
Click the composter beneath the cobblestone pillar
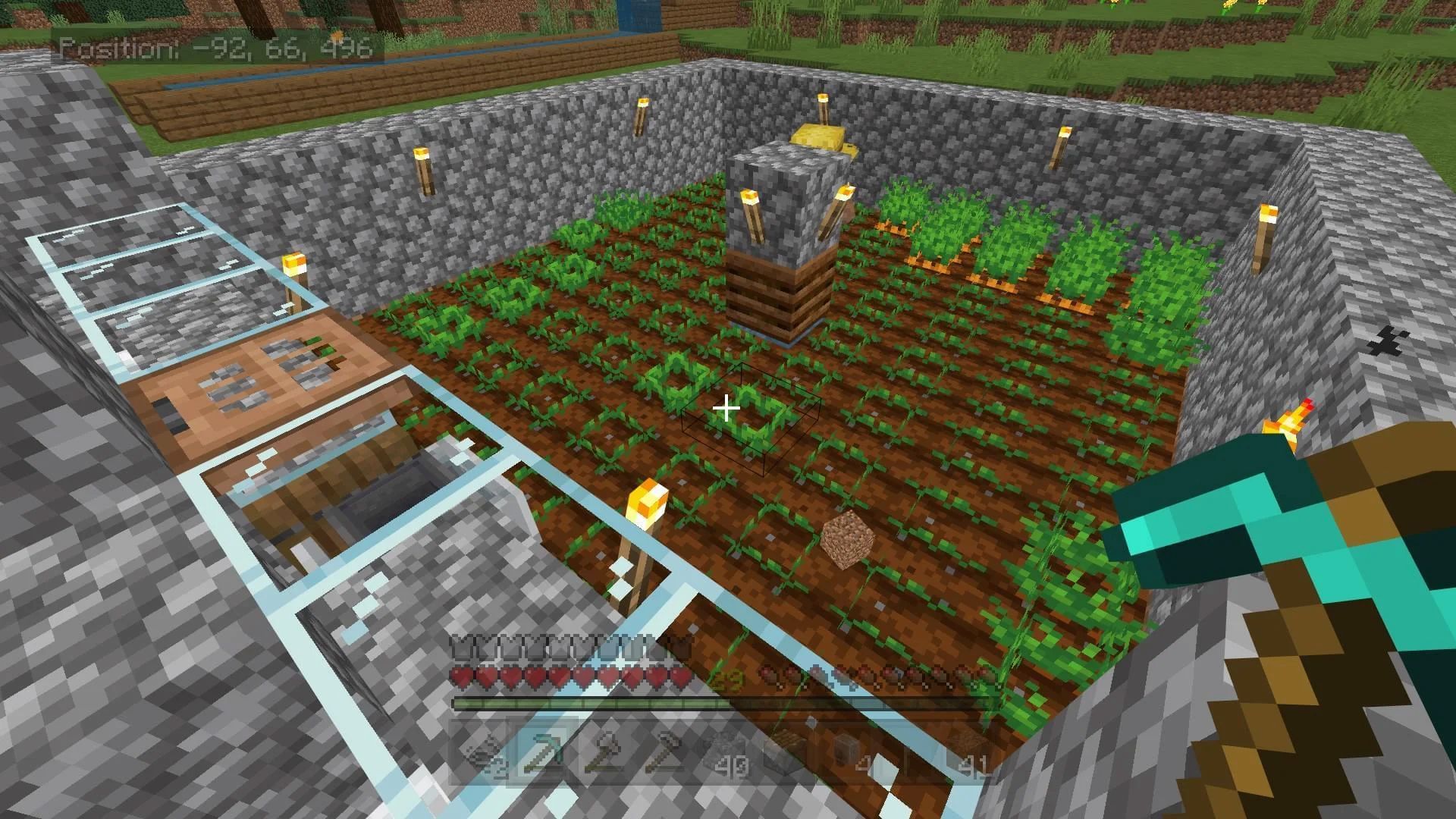point(781,296)
